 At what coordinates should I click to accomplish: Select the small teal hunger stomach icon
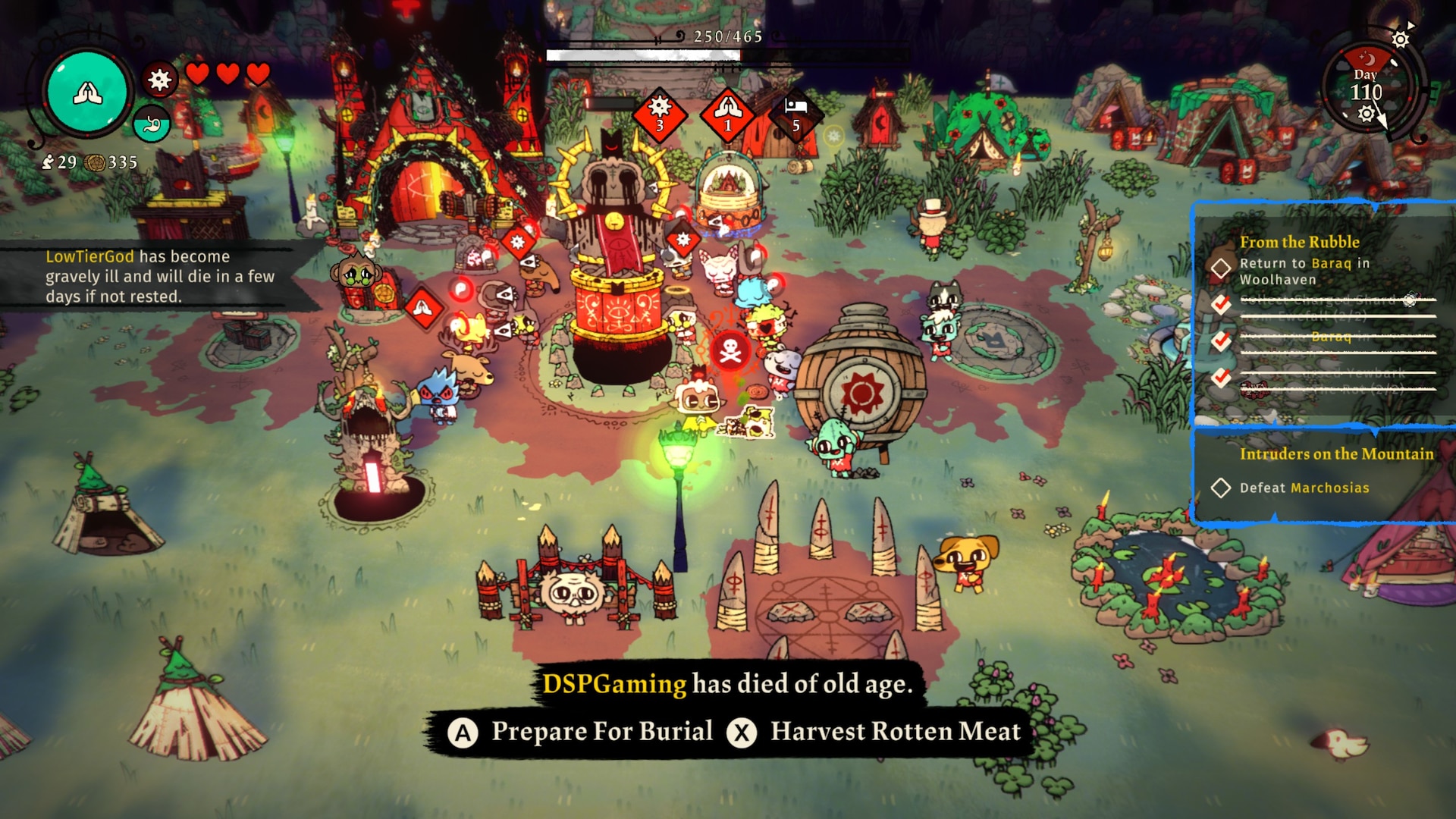pyautogui.click(x=152, y=124)
